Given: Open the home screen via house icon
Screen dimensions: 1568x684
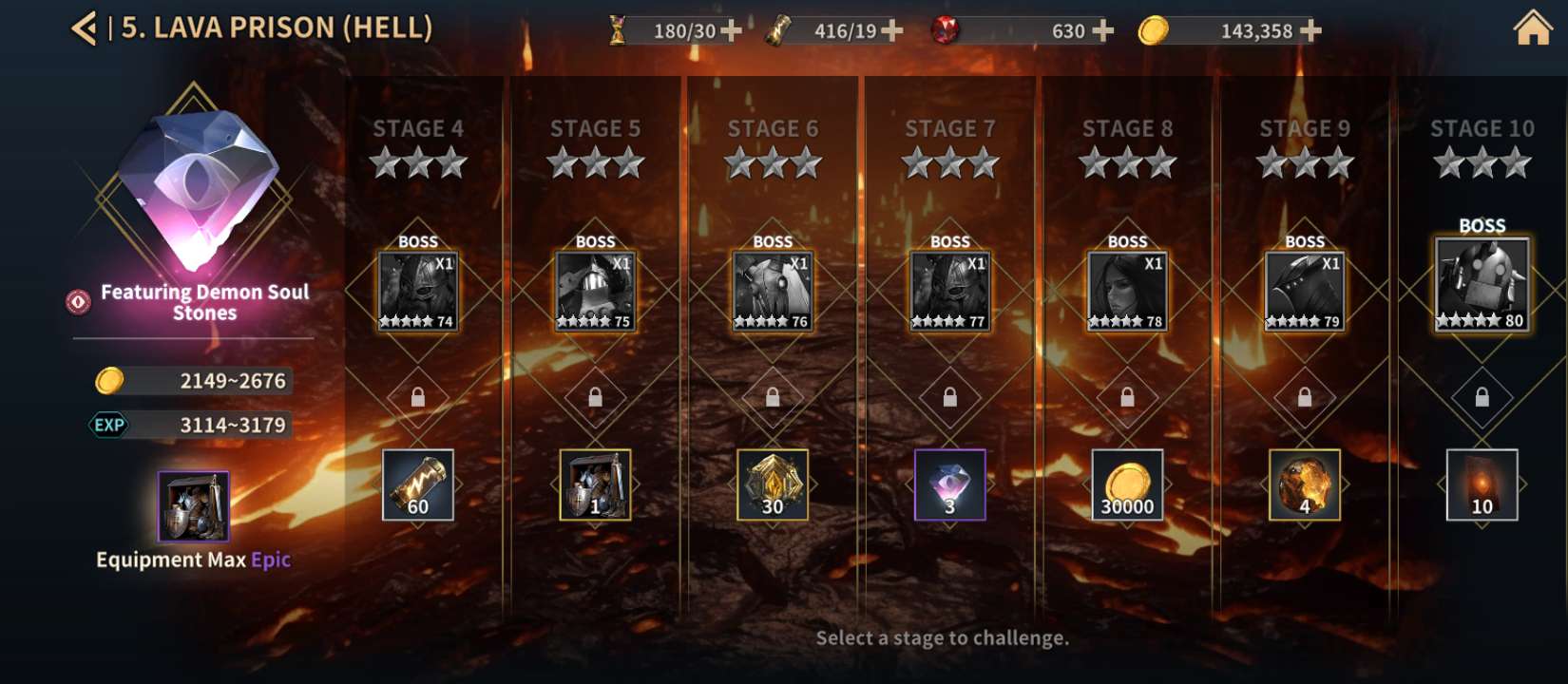Looking at the screenshot, I should [1532, 28].
